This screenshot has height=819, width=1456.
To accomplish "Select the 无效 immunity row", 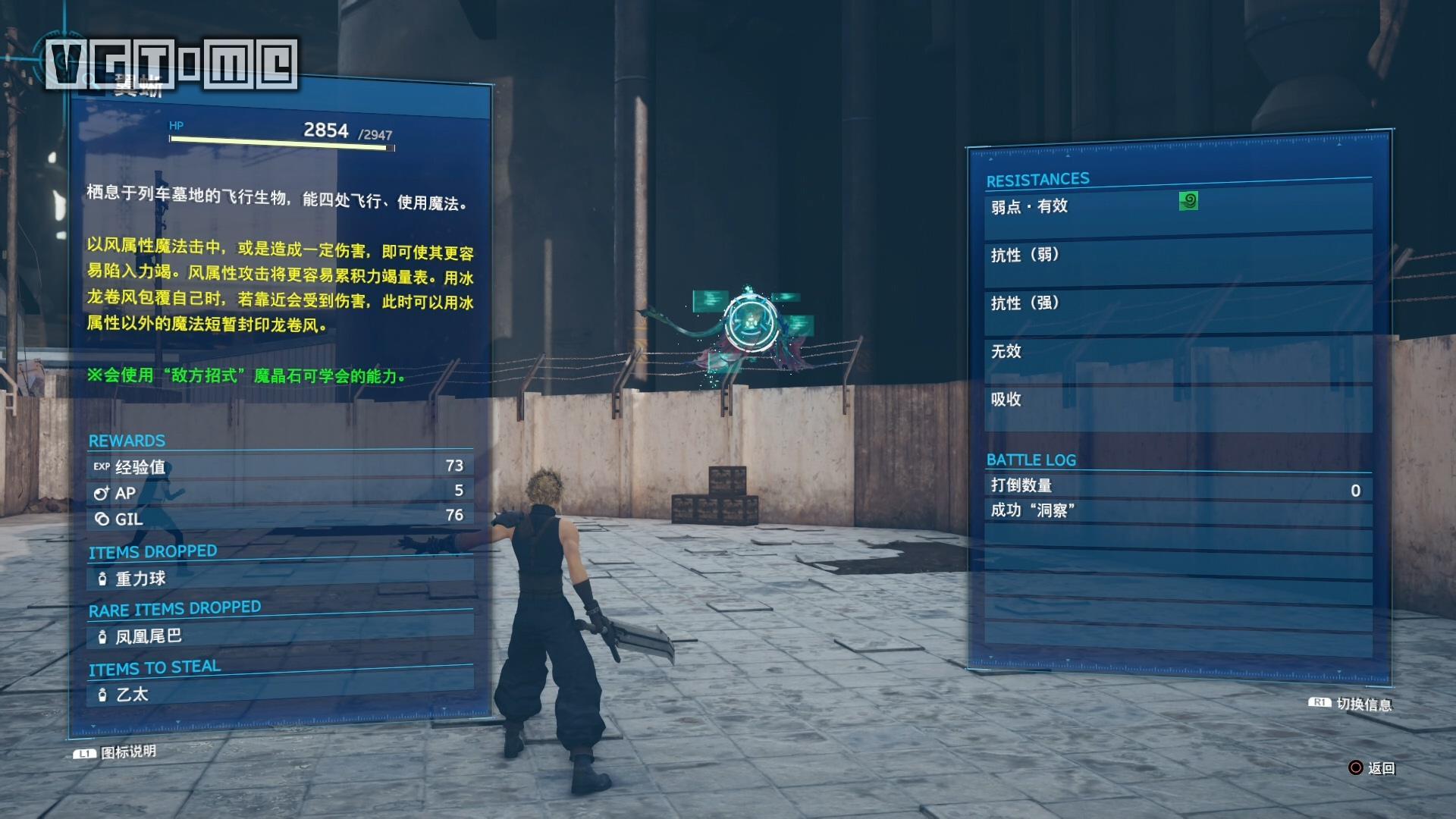I will 1178,352.
